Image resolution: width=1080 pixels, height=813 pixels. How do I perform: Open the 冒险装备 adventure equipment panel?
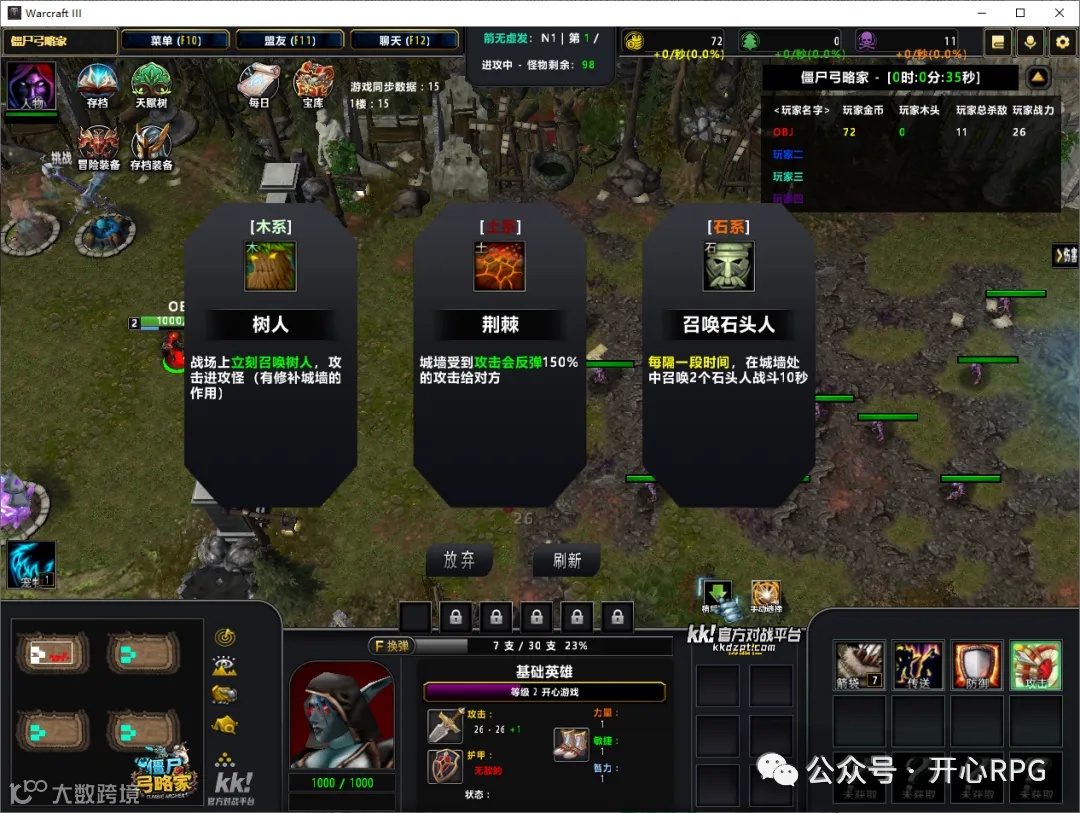tap(99, 146)
